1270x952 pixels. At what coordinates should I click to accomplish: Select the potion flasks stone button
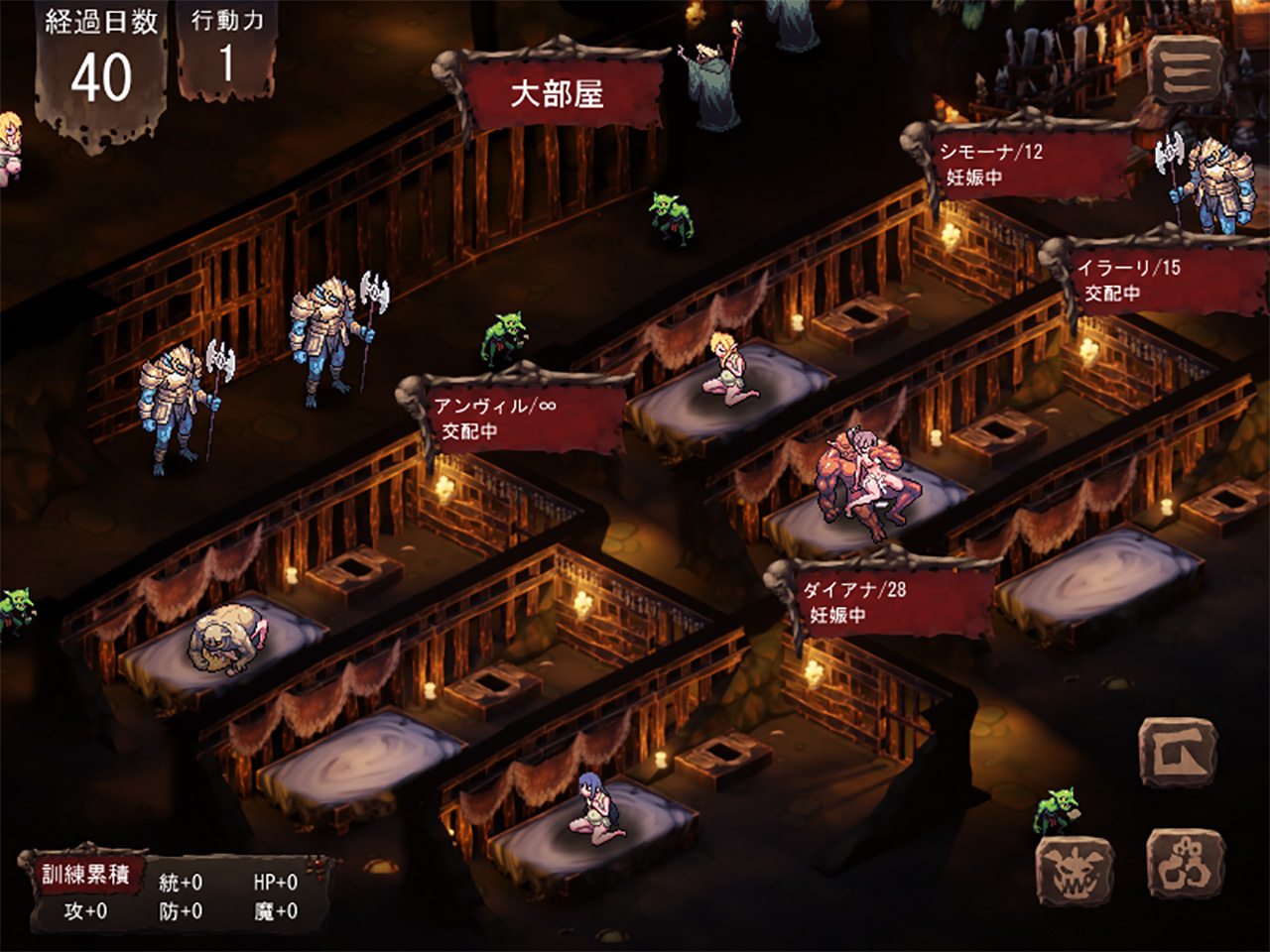click(1186, 865)
